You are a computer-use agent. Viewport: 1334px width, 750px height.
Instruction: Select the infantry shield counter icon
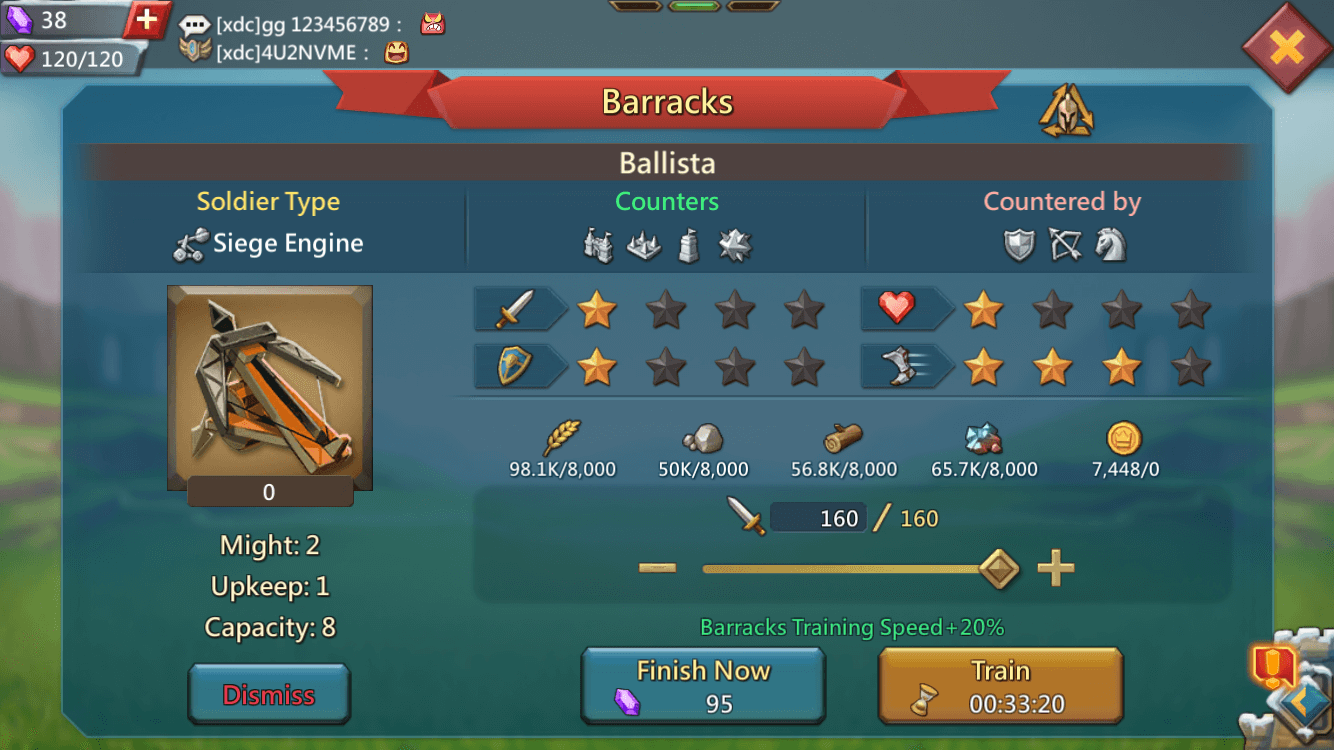1017,242
